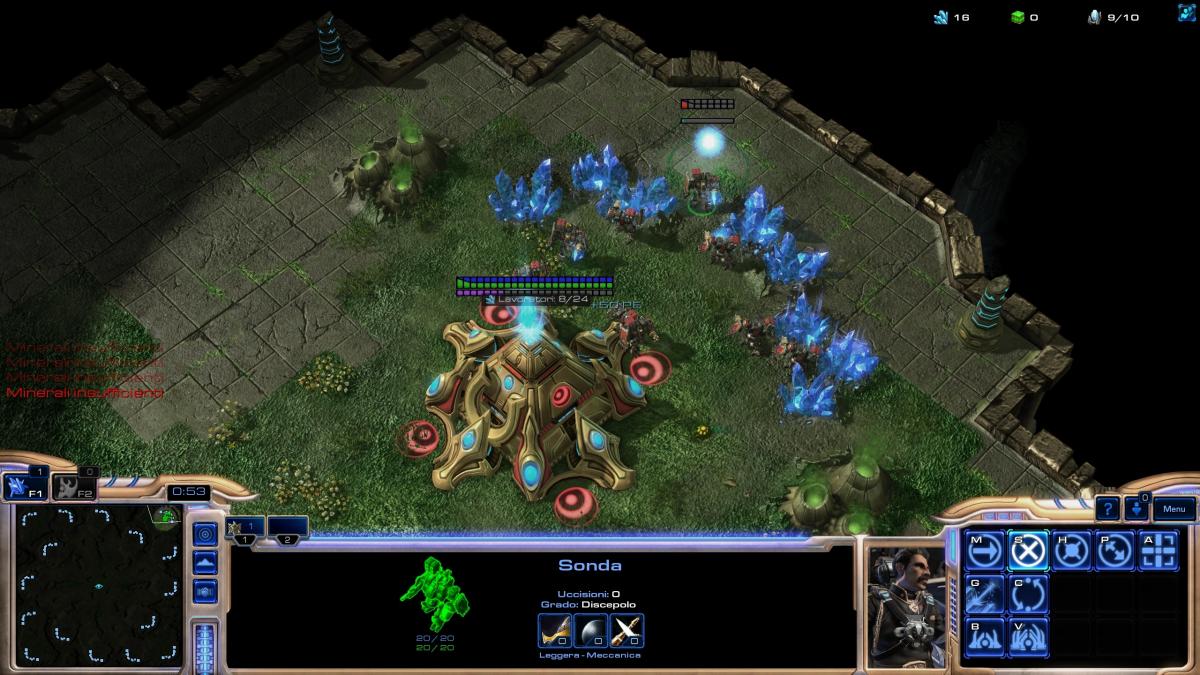This screenshot has width=1200, height=675.
Task: Click the Return Cargo command
Action: 1029,594
